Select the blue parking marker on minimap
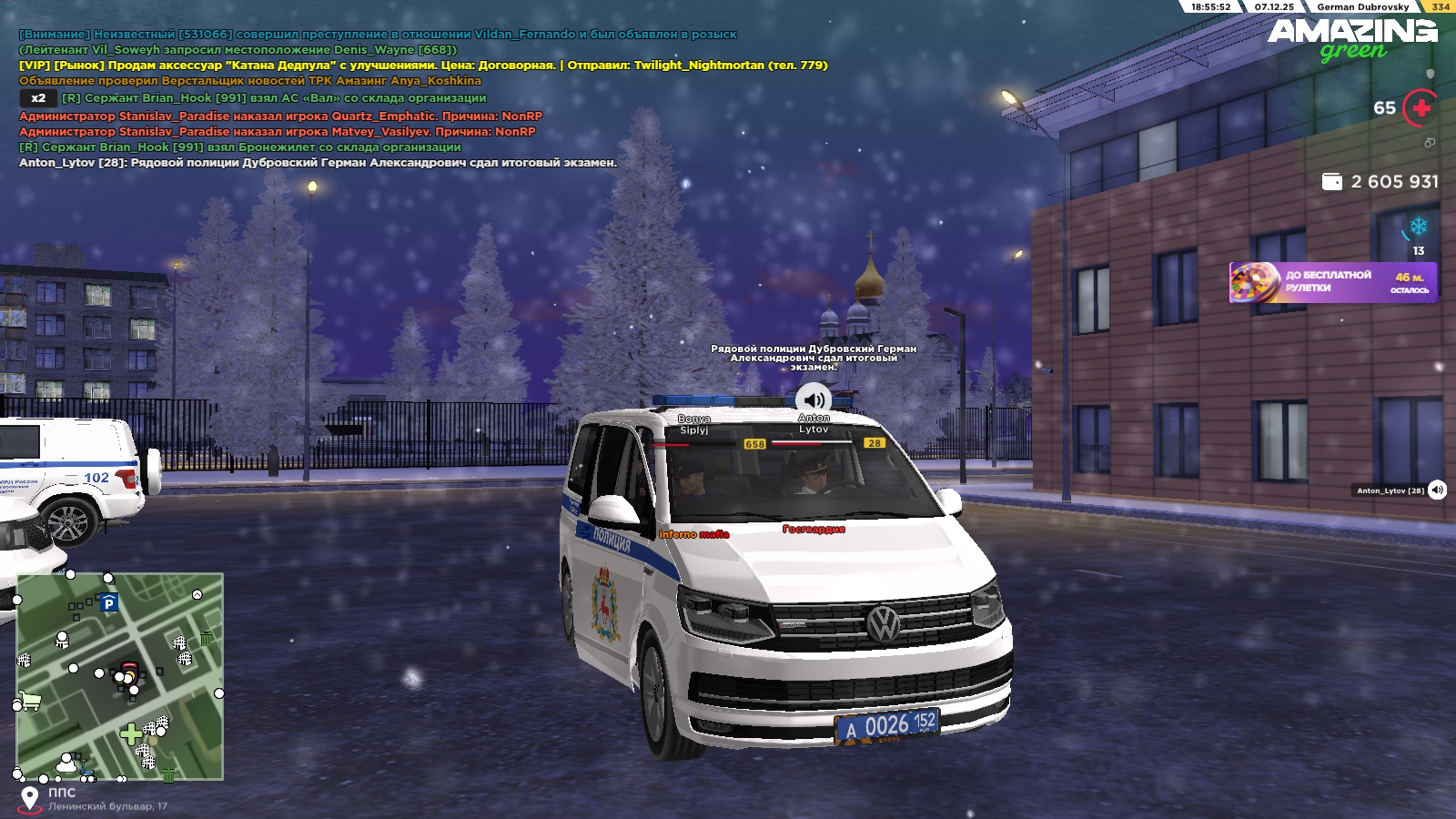 coord(109,602)
